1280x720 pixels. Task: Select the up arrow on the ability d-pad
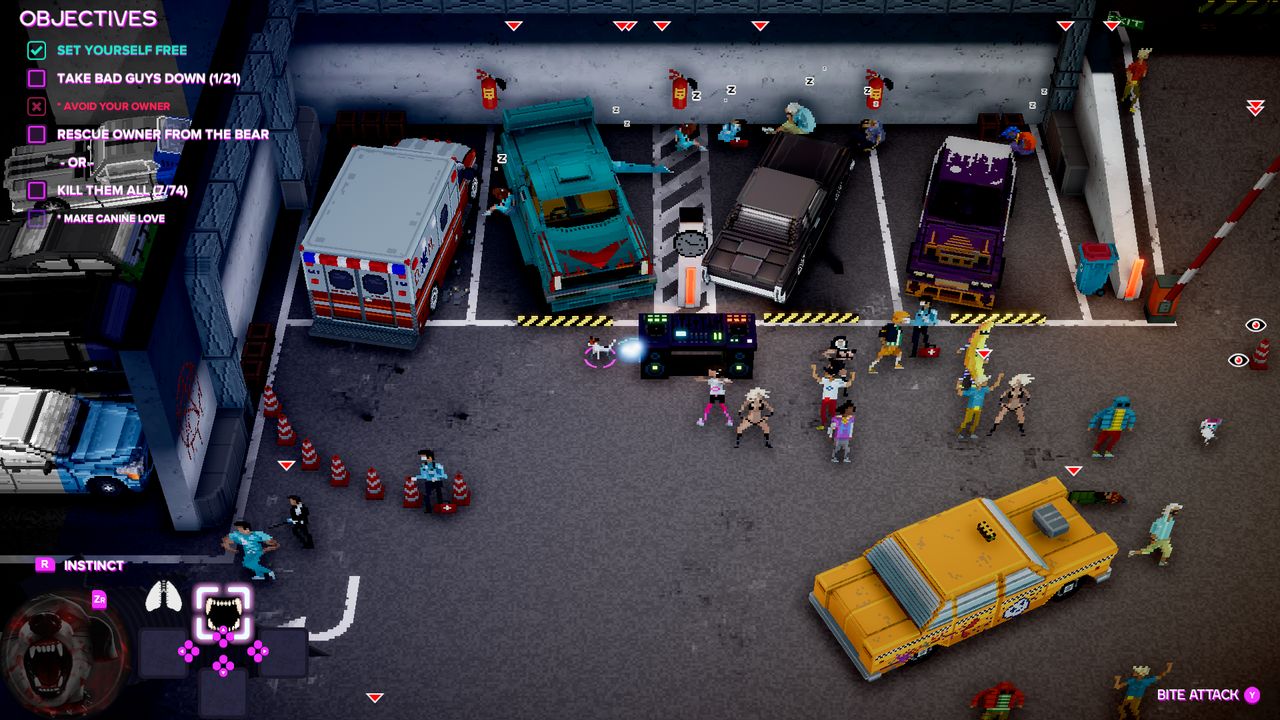pos(223,630)
